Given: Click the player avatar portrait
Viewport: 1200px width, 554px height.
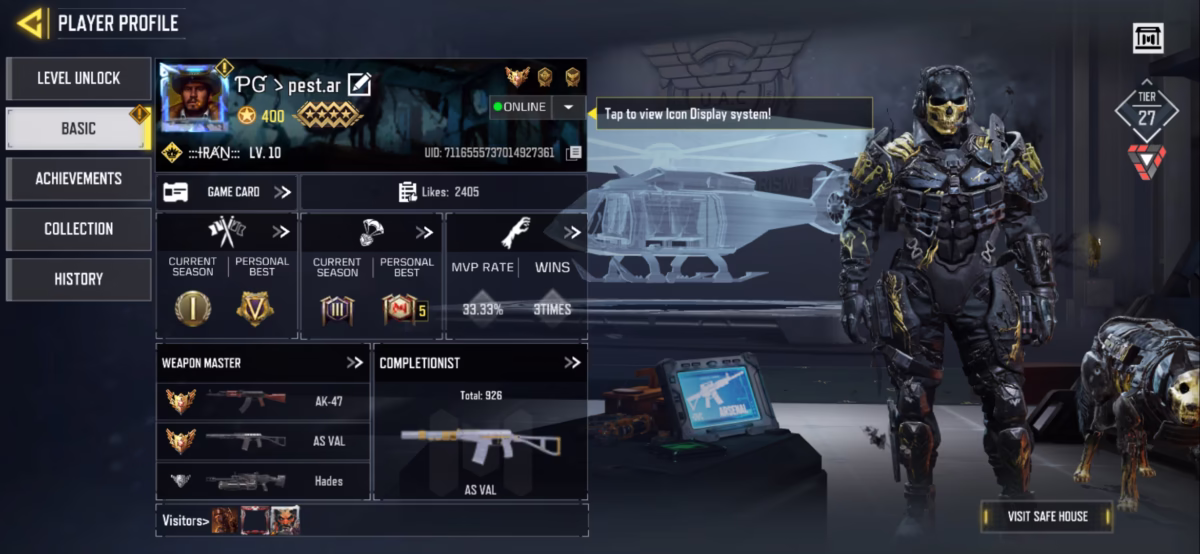Looking at the screenshot, I should tap(194, 98).
